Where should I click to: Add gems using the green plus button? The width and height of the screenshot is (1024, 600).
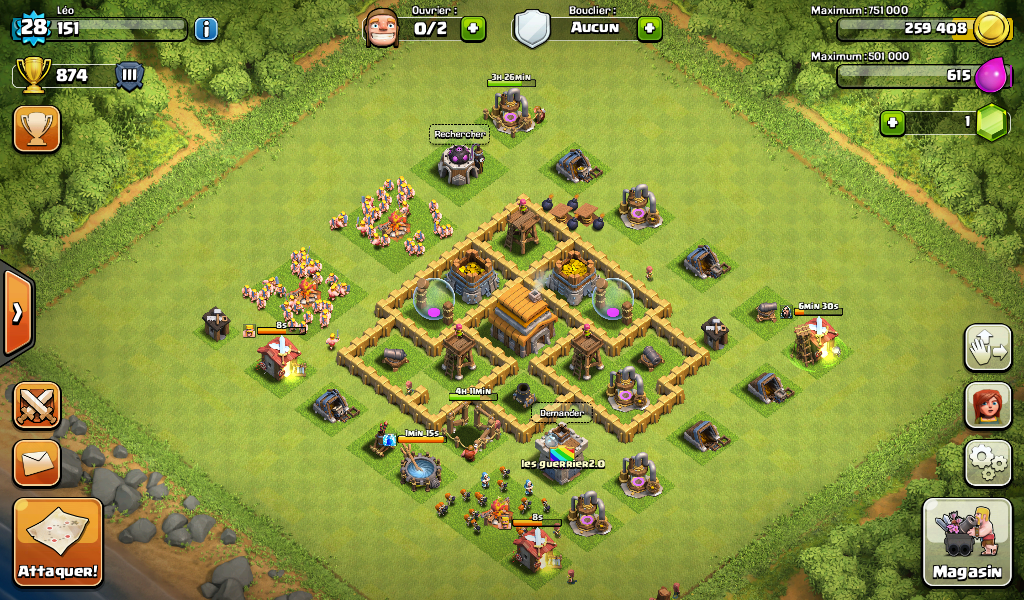(x=893, y=123)
